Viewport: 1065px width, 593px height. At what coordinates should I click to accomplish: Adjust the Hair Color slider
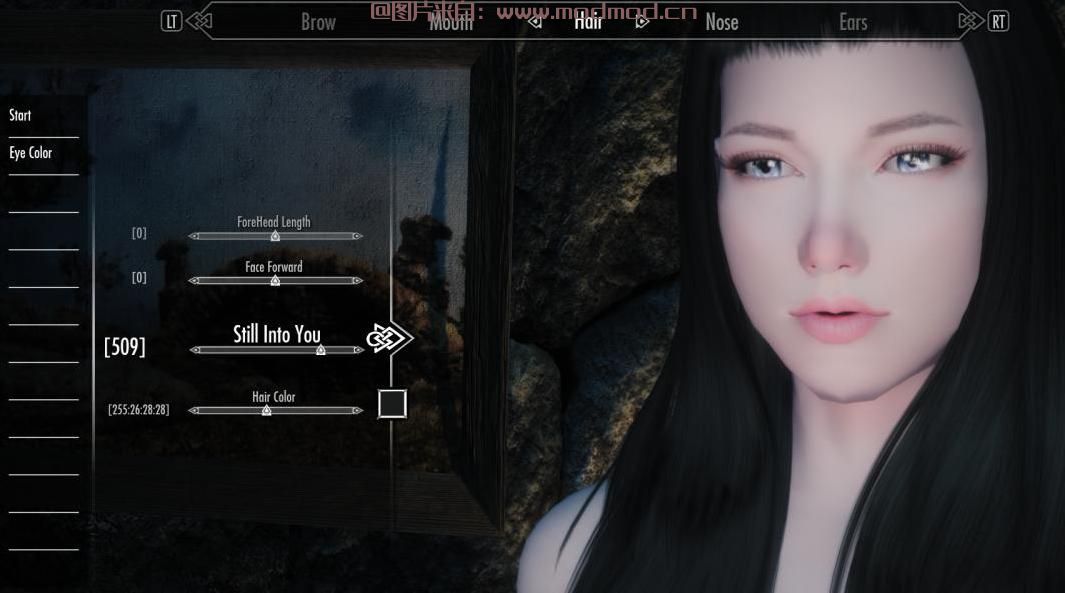click(266, 410)
